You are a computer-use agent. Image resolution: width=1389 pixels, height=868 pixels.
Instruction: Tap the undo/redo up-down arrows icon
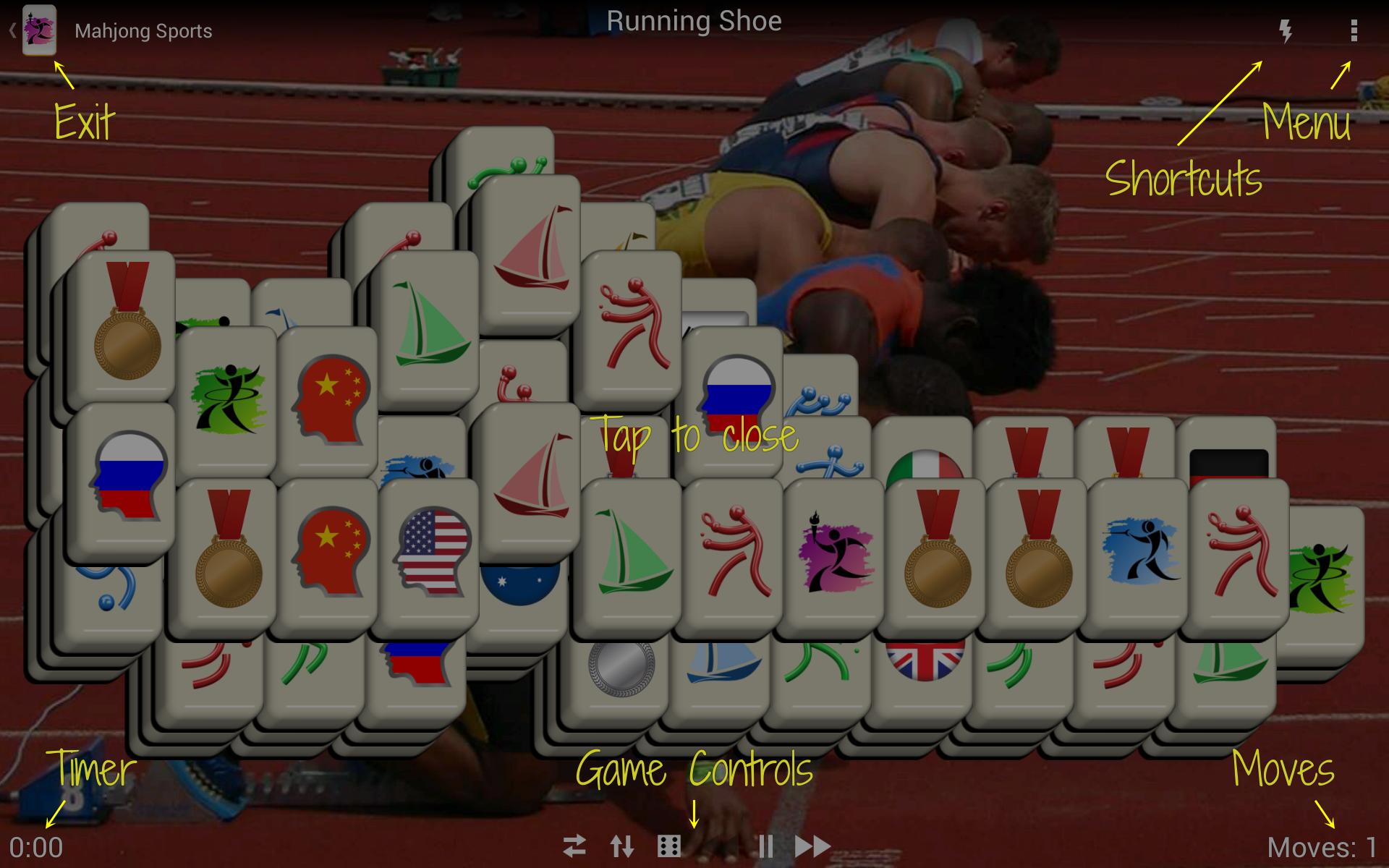click(622, 845)
